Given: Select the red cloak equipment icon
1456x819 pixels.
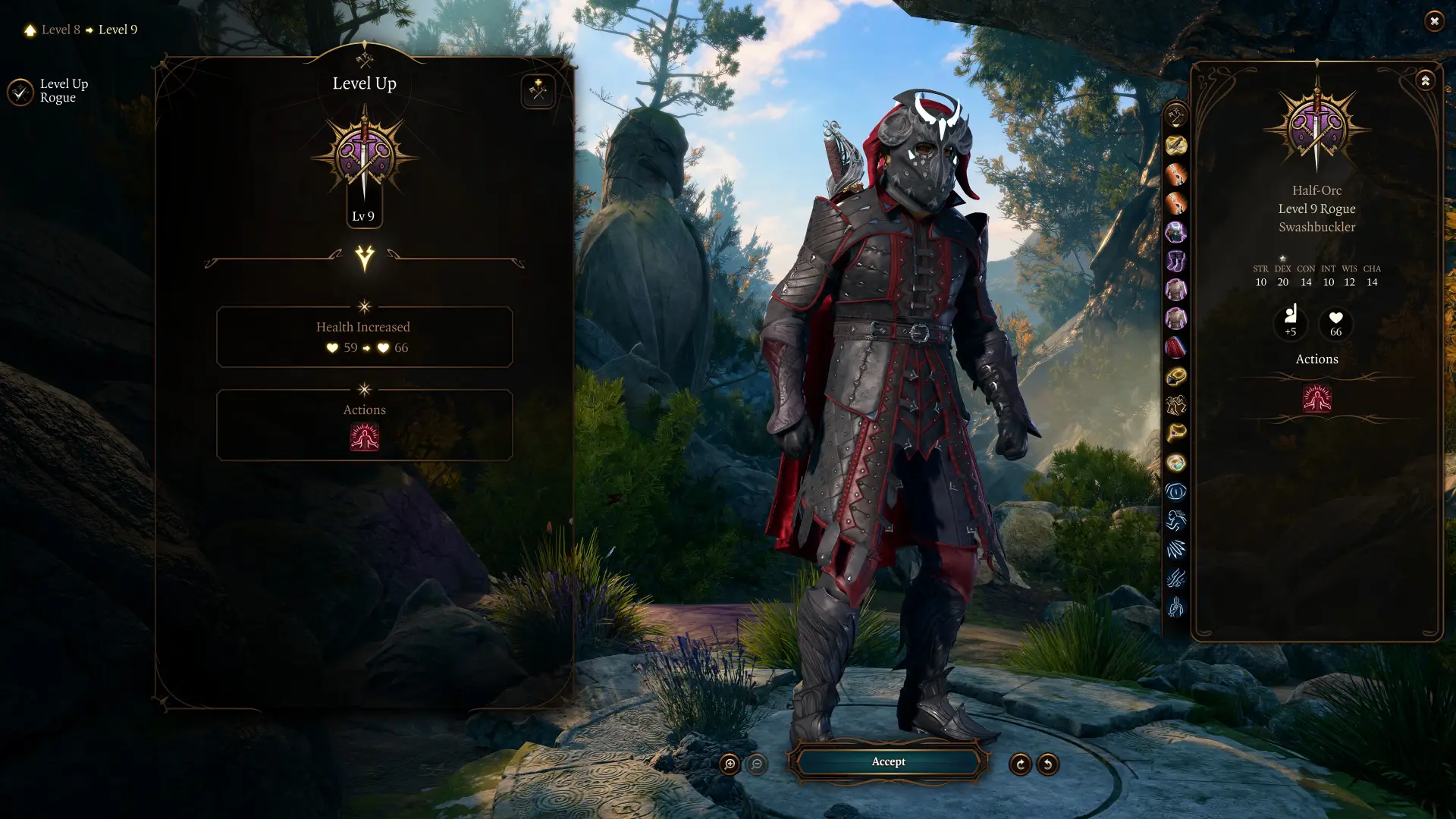Looking at the screenshot, I should pyautogui.click(x=1175, y=348).
